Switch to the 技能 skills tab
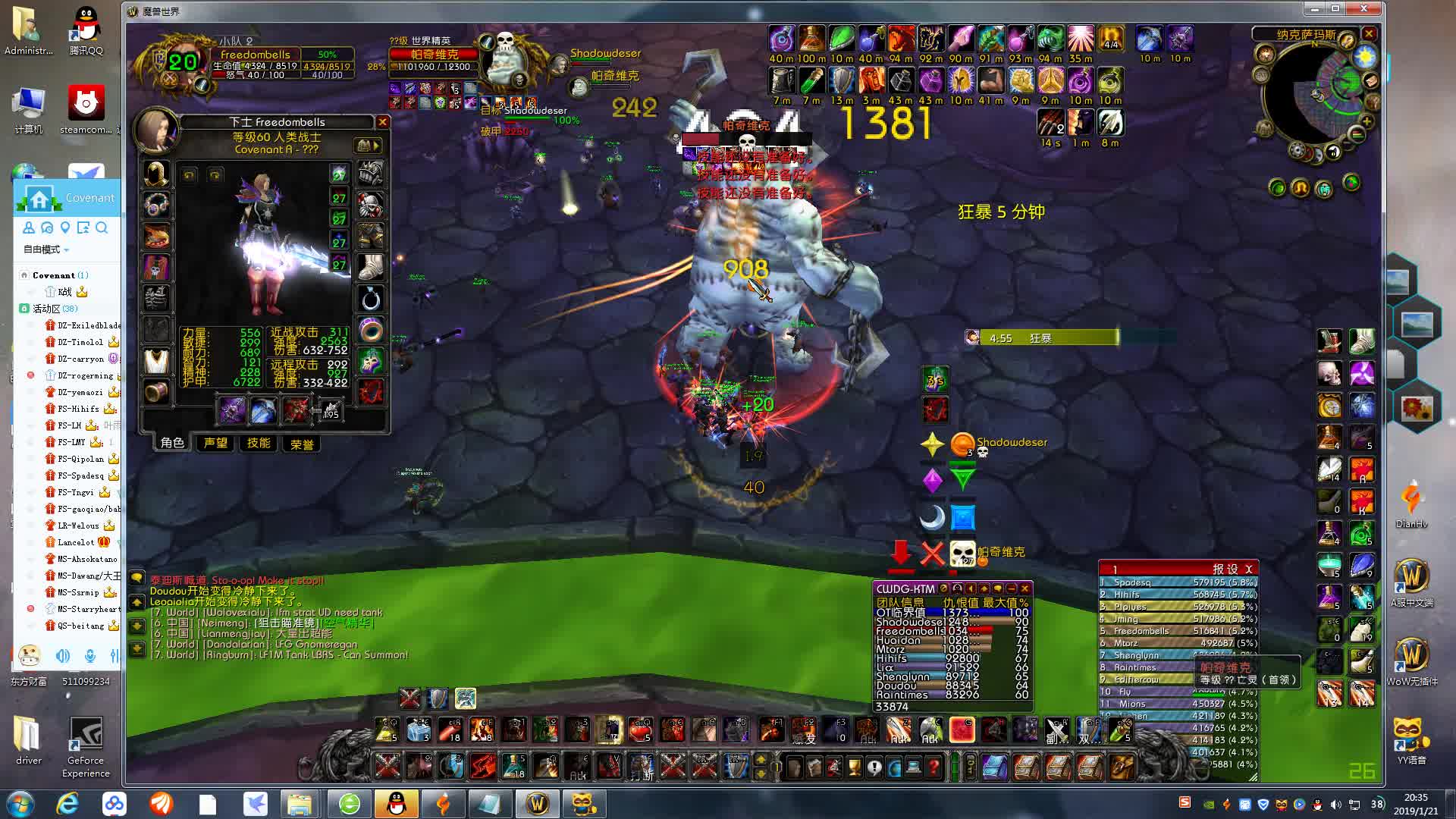 [257, 444]
